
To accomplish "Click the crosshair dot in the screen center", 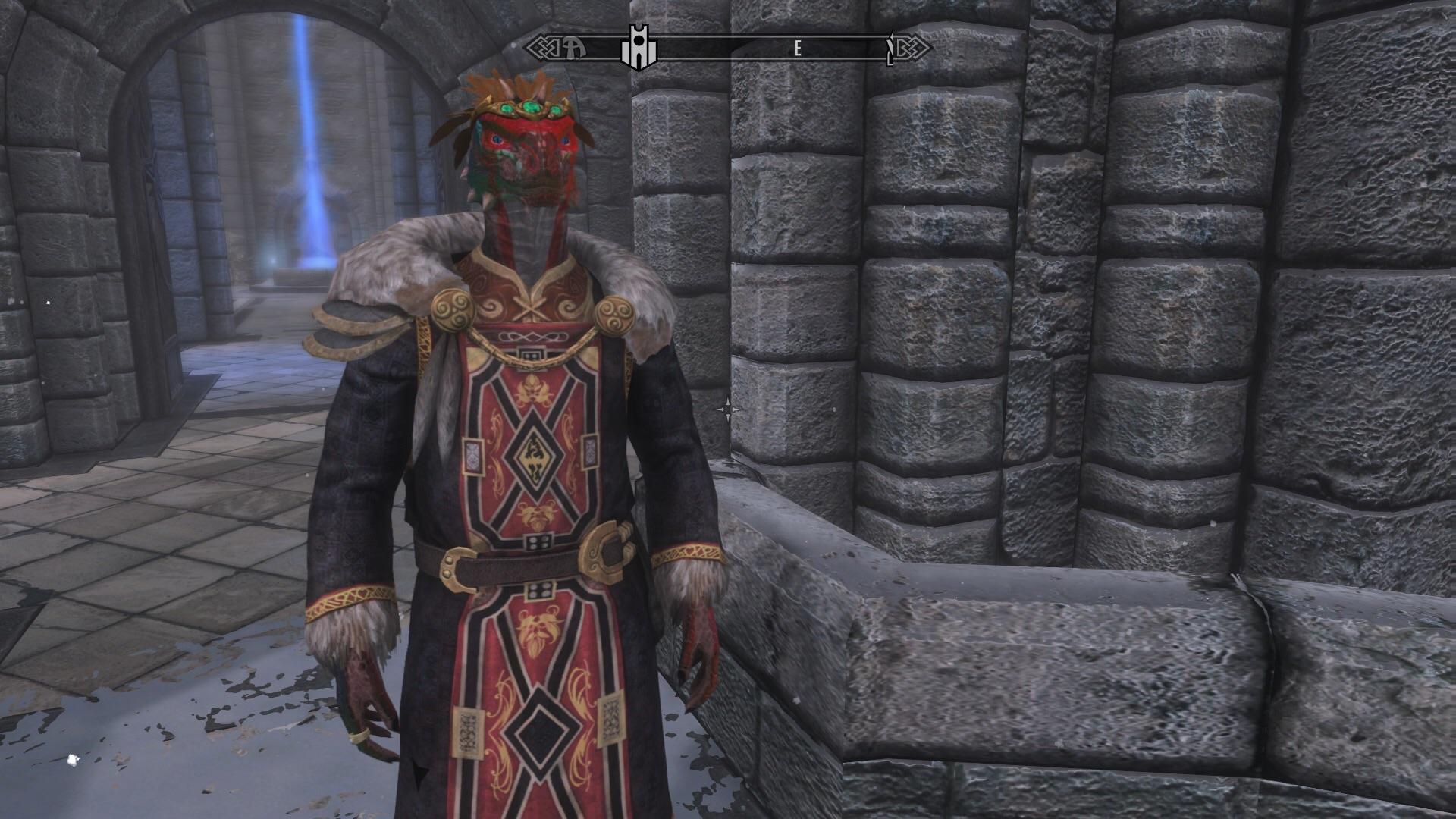I will 728,409.
